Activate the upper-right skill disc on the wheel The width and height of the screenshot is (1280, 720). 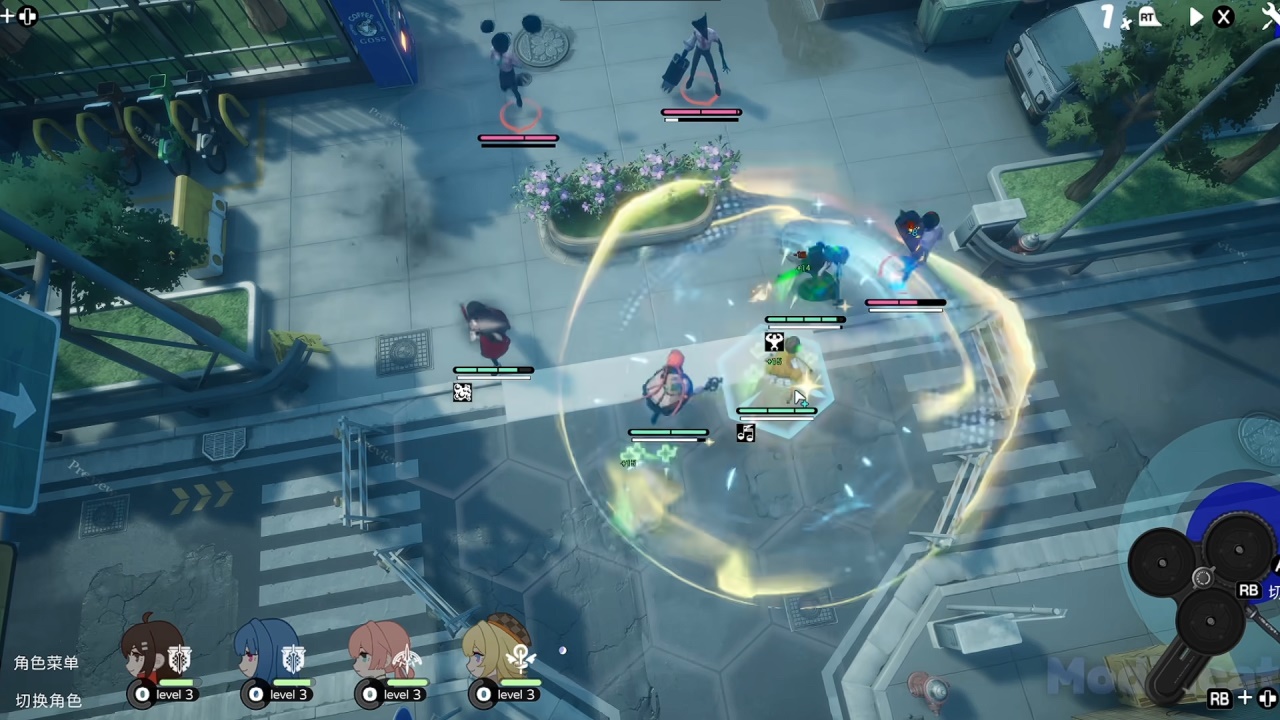coord(1238,547)
